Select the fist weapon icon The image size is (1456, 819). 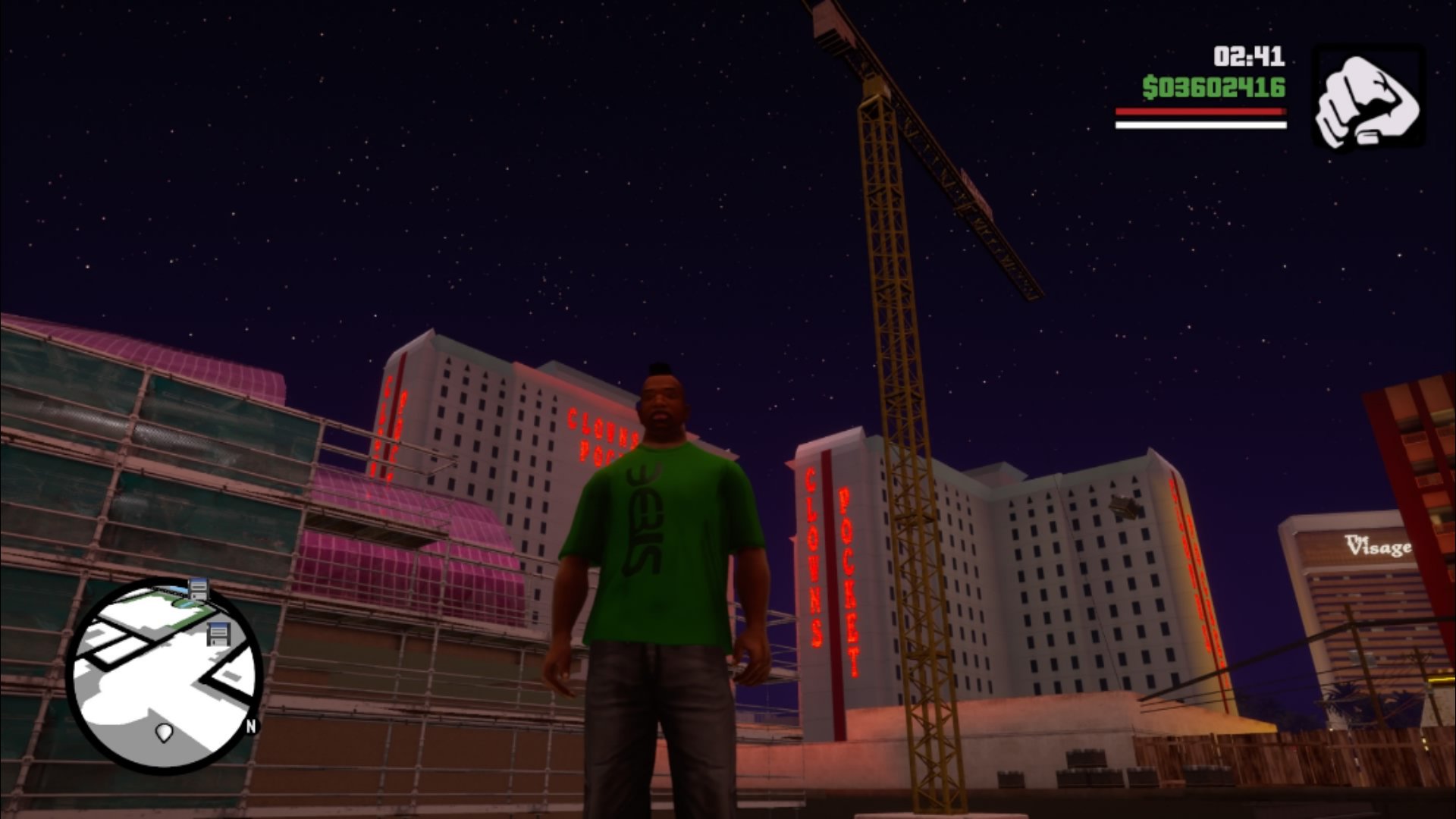pos(1368,98)
